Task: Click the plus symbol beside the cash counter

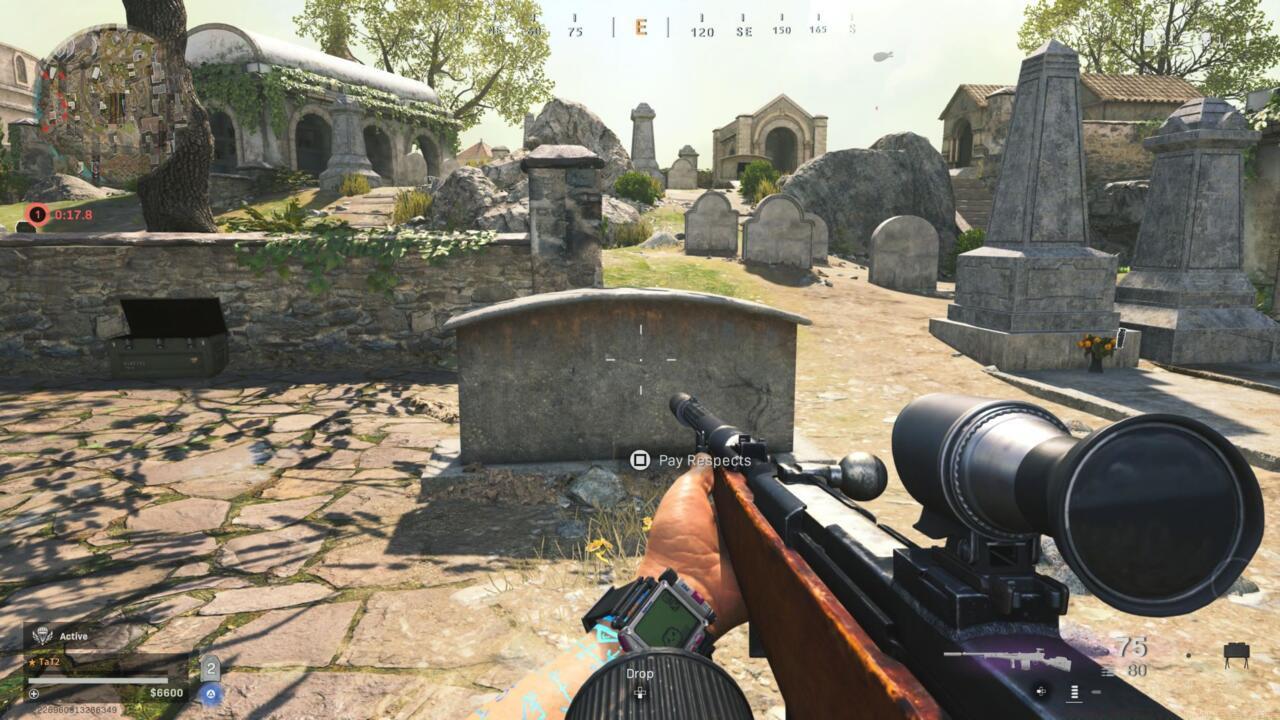Action: click(34, 693)
